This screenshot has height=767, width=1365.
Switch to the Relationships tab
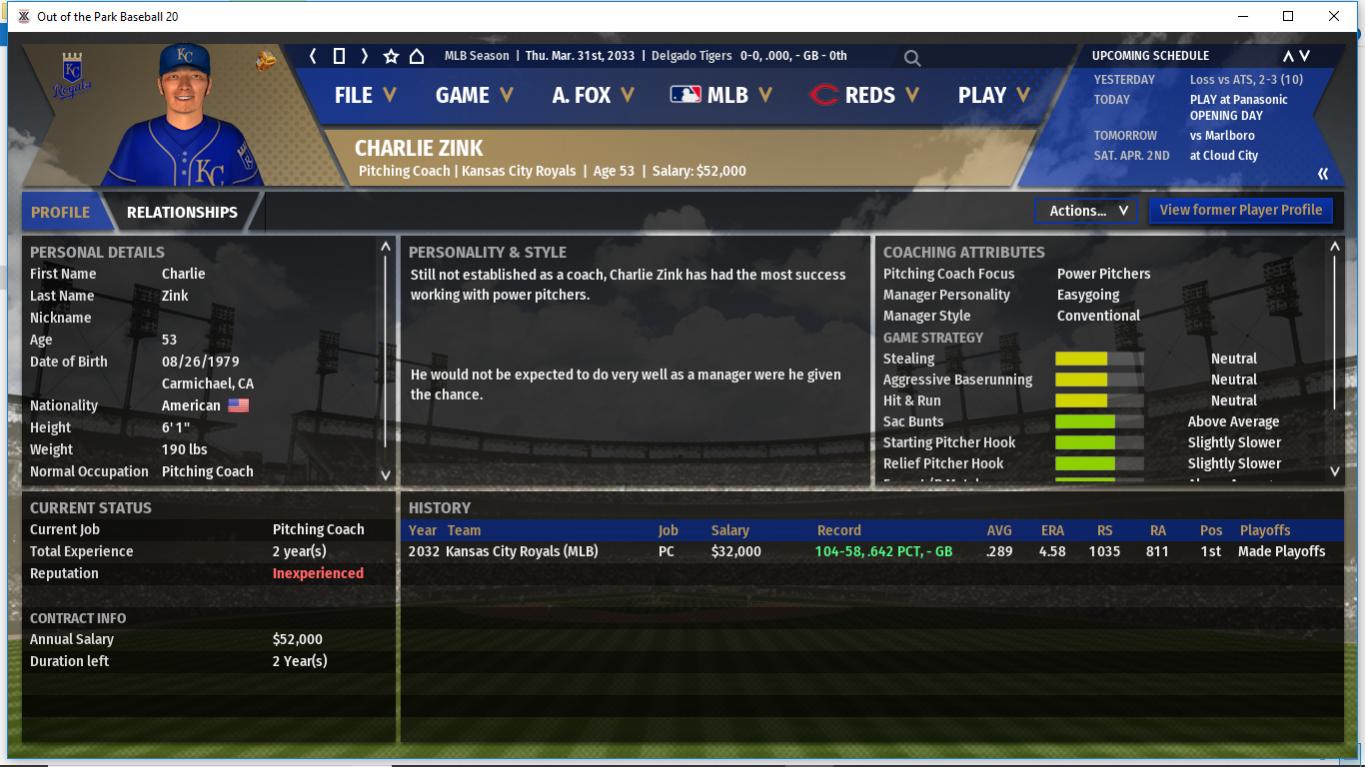182,212
